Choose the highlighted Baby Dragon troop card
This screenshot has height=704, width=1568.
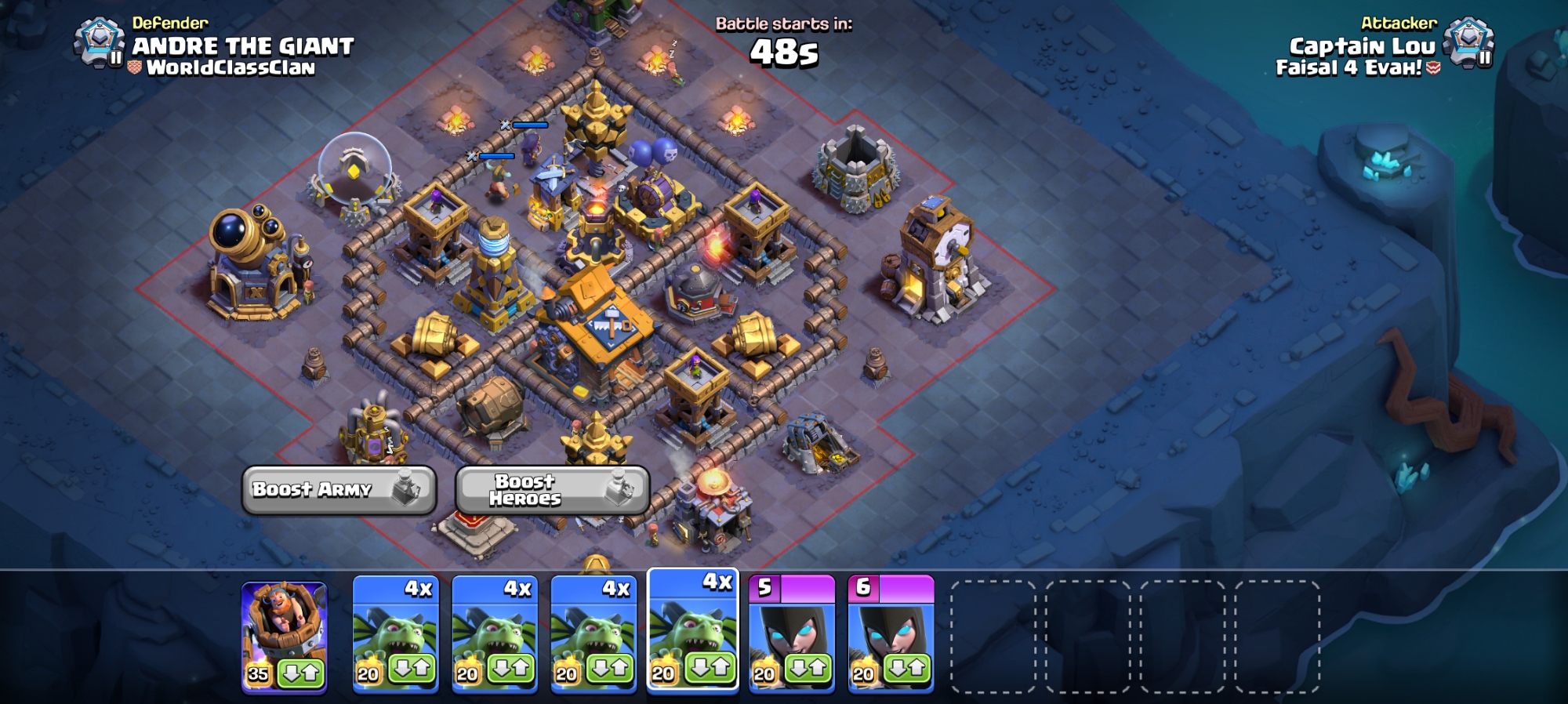click(x=692, y=623)
